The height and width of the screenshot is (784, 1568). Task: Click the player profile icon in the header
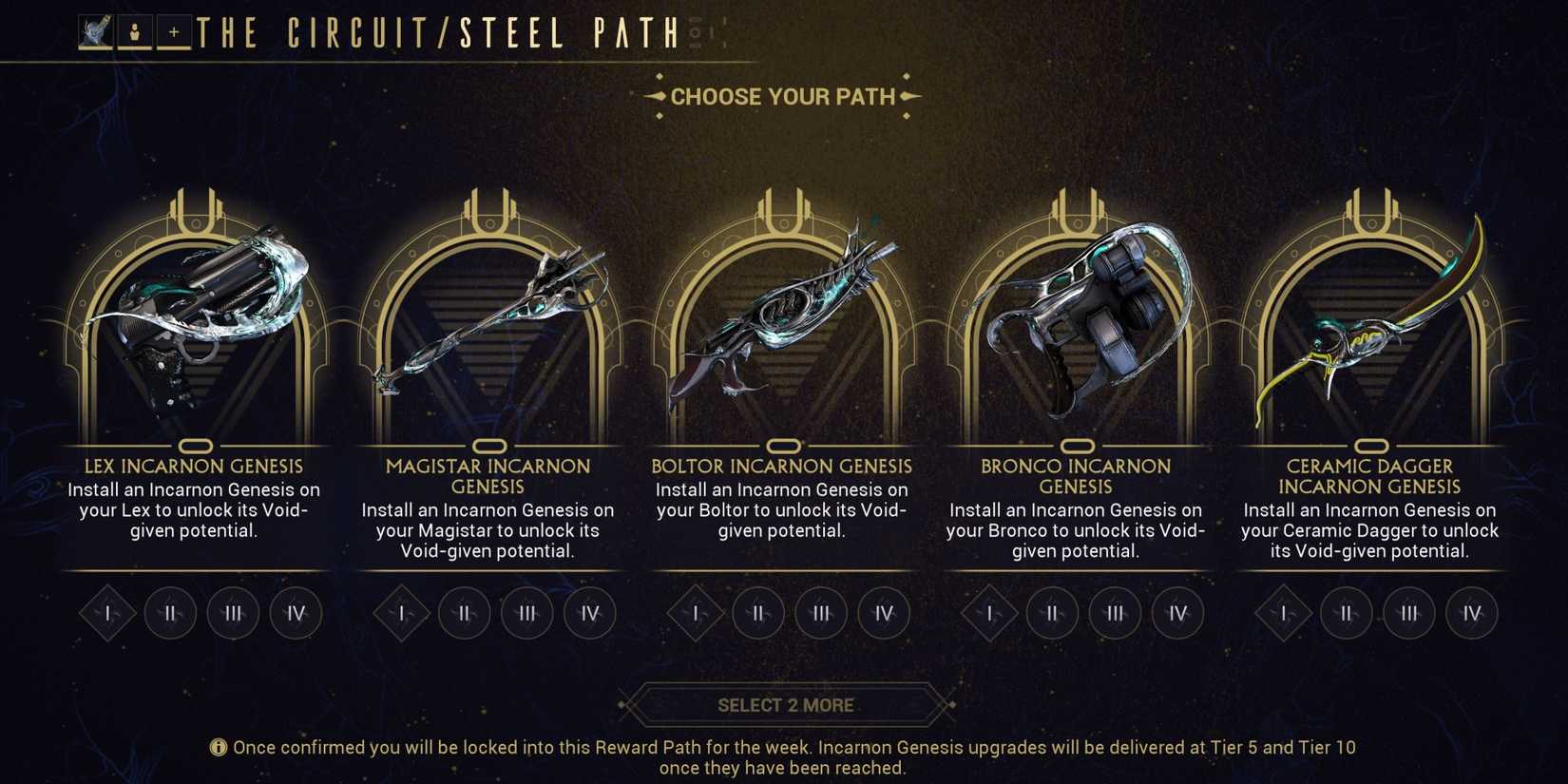click(x=135, y=29)
